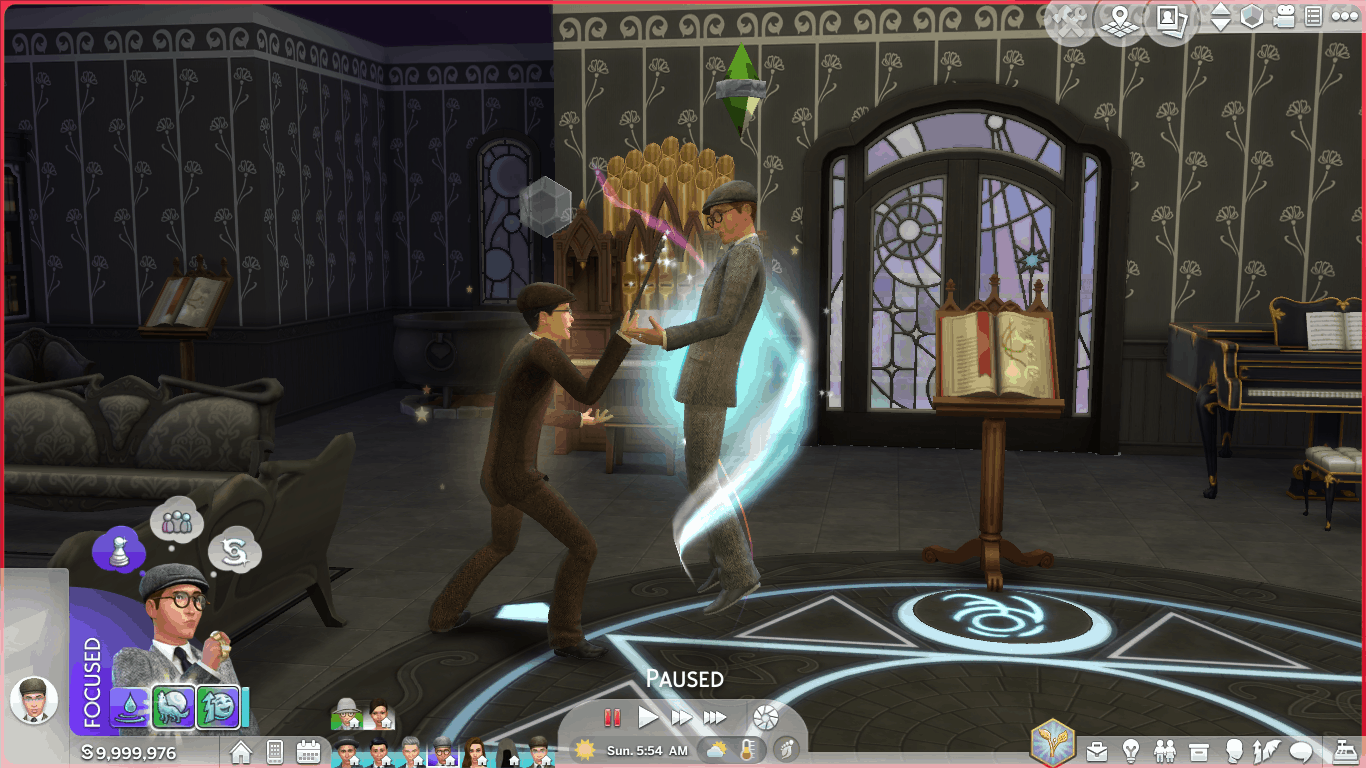Open the Career briefcase panel
Viewport: 1366px width, 768px height.
point(1097,750)
